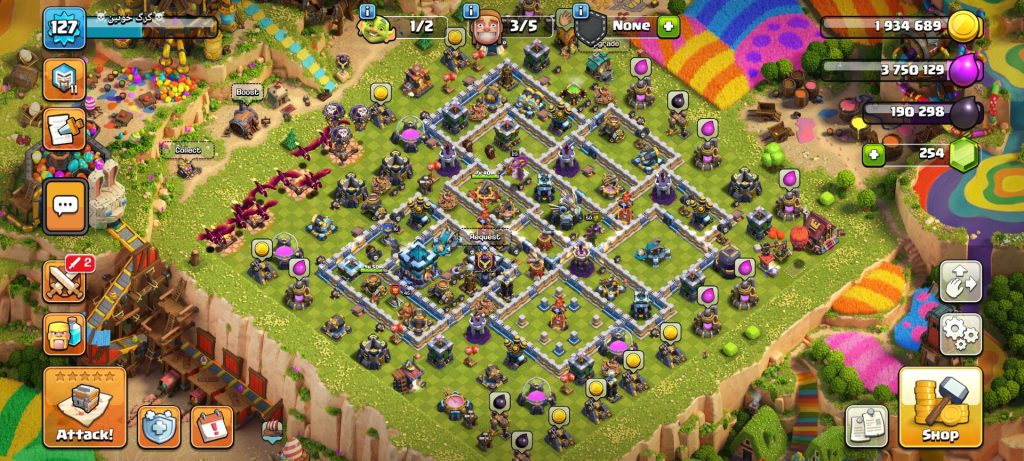Show info for the 3/5 builders

(x=473, y=11)
